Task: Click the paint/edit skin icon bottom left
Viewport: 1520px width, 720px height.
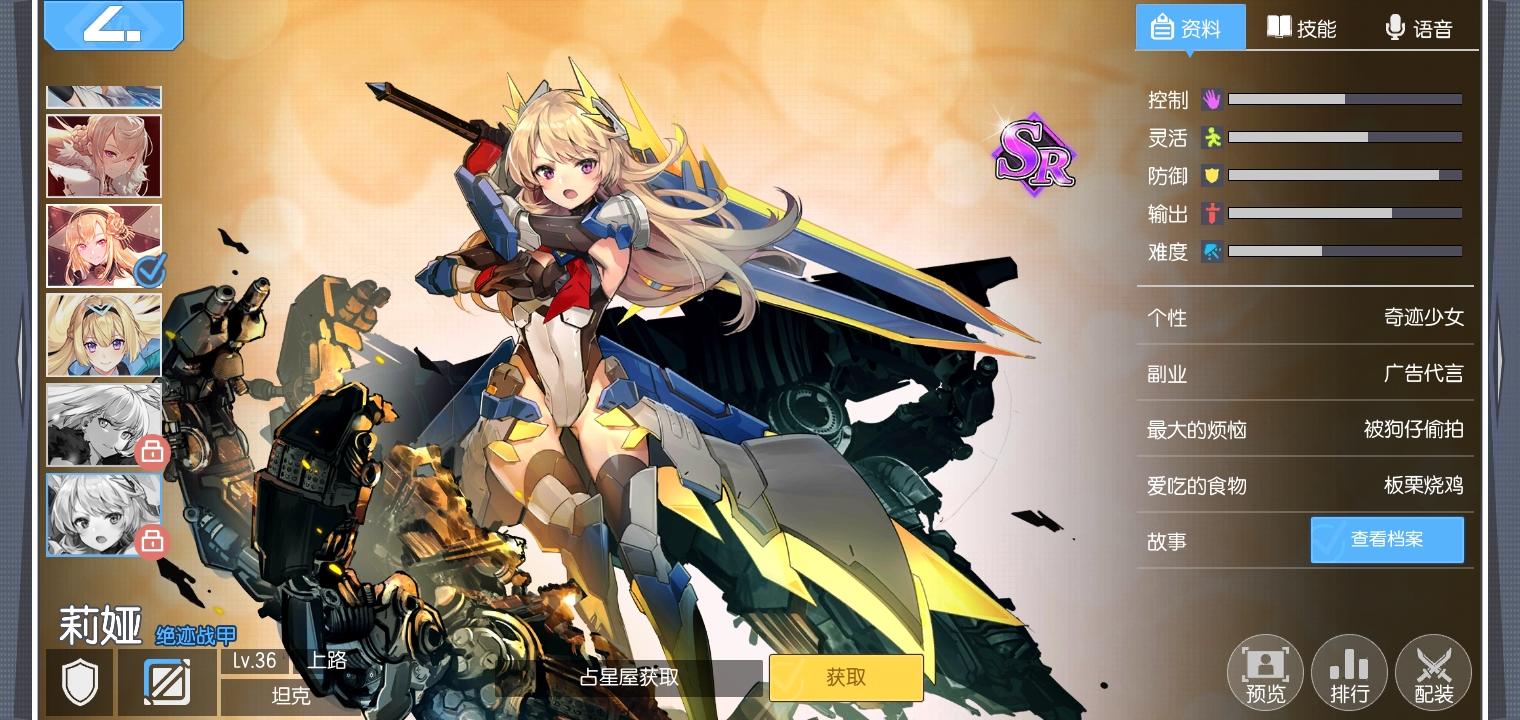Action: 167,682
